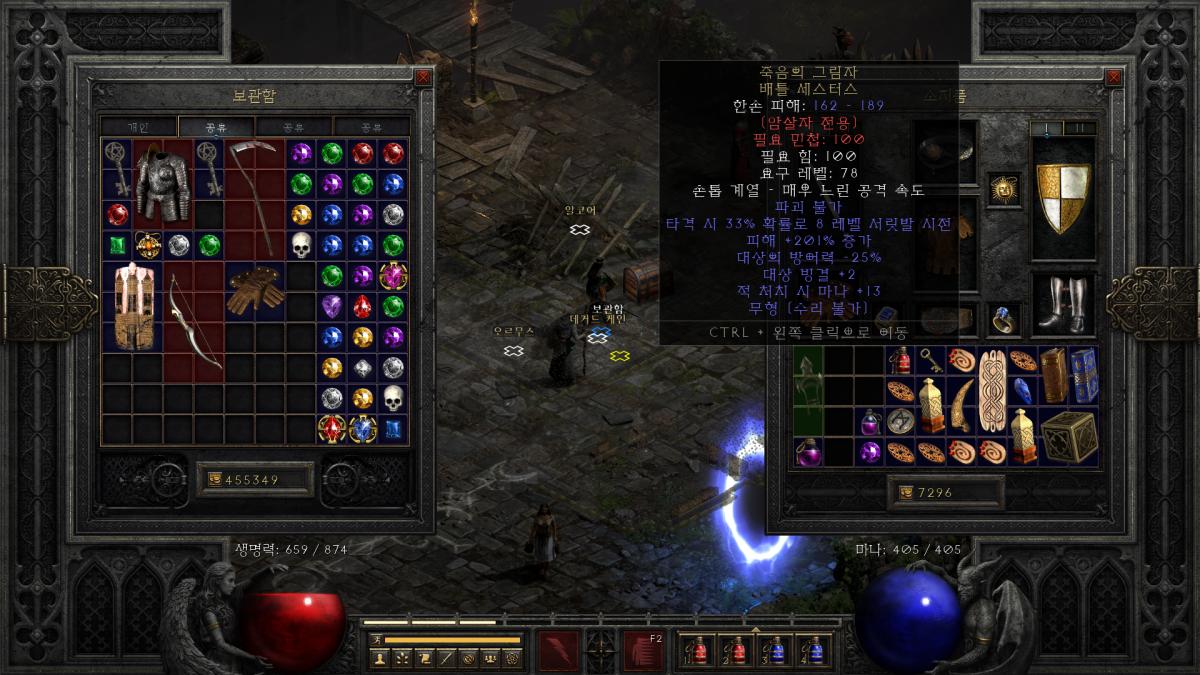Switch to the personal stash tab
This screenshot has width=1200, height=675.
pyautogui.click(x=138, y=127)
